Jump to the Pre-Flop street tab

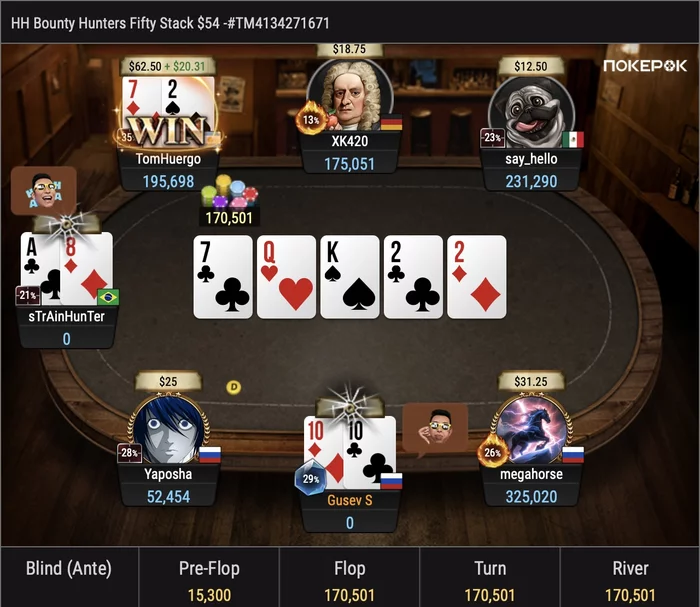point(209,578)
